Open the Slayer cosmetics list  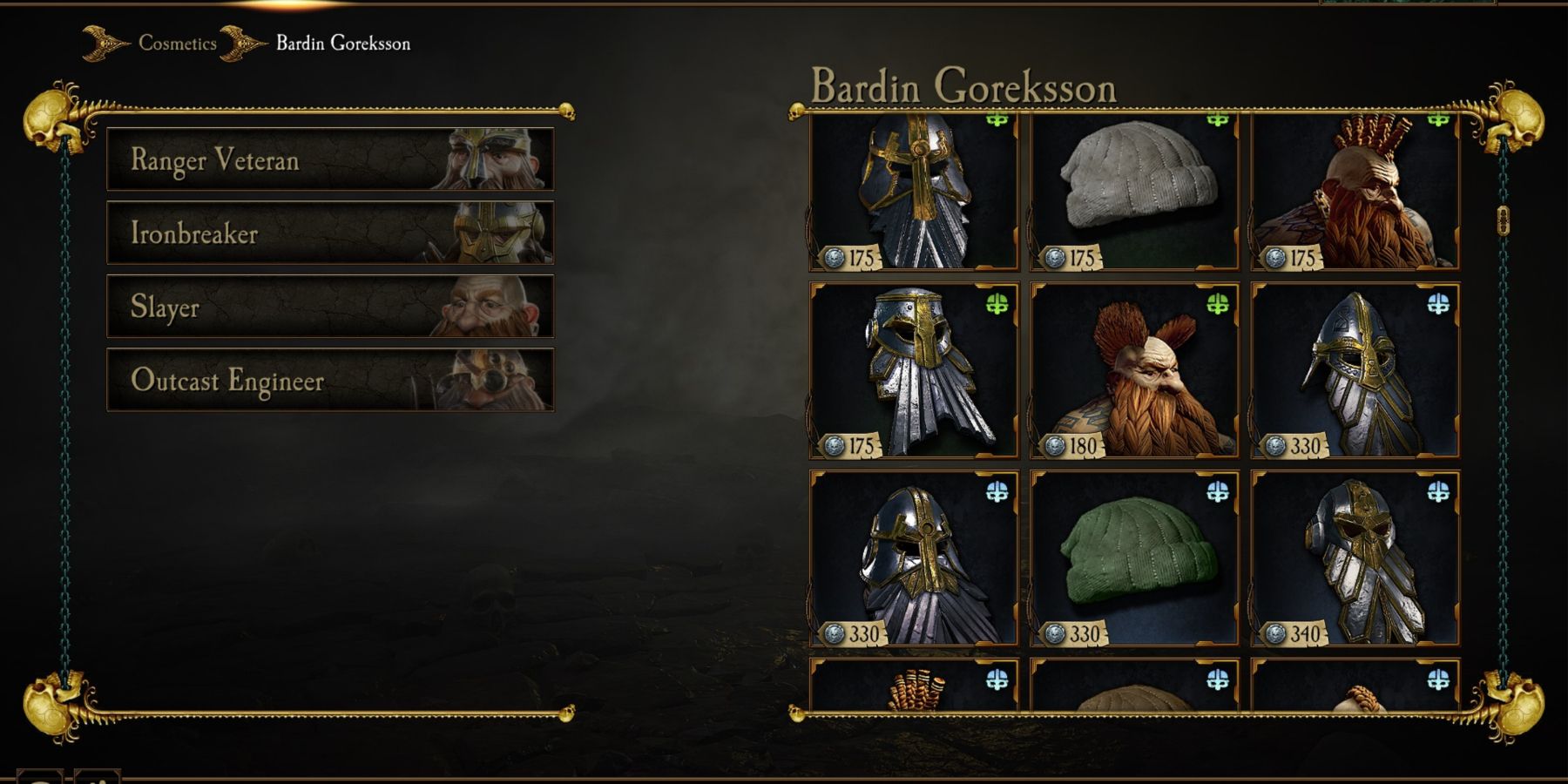click(331, 308)
